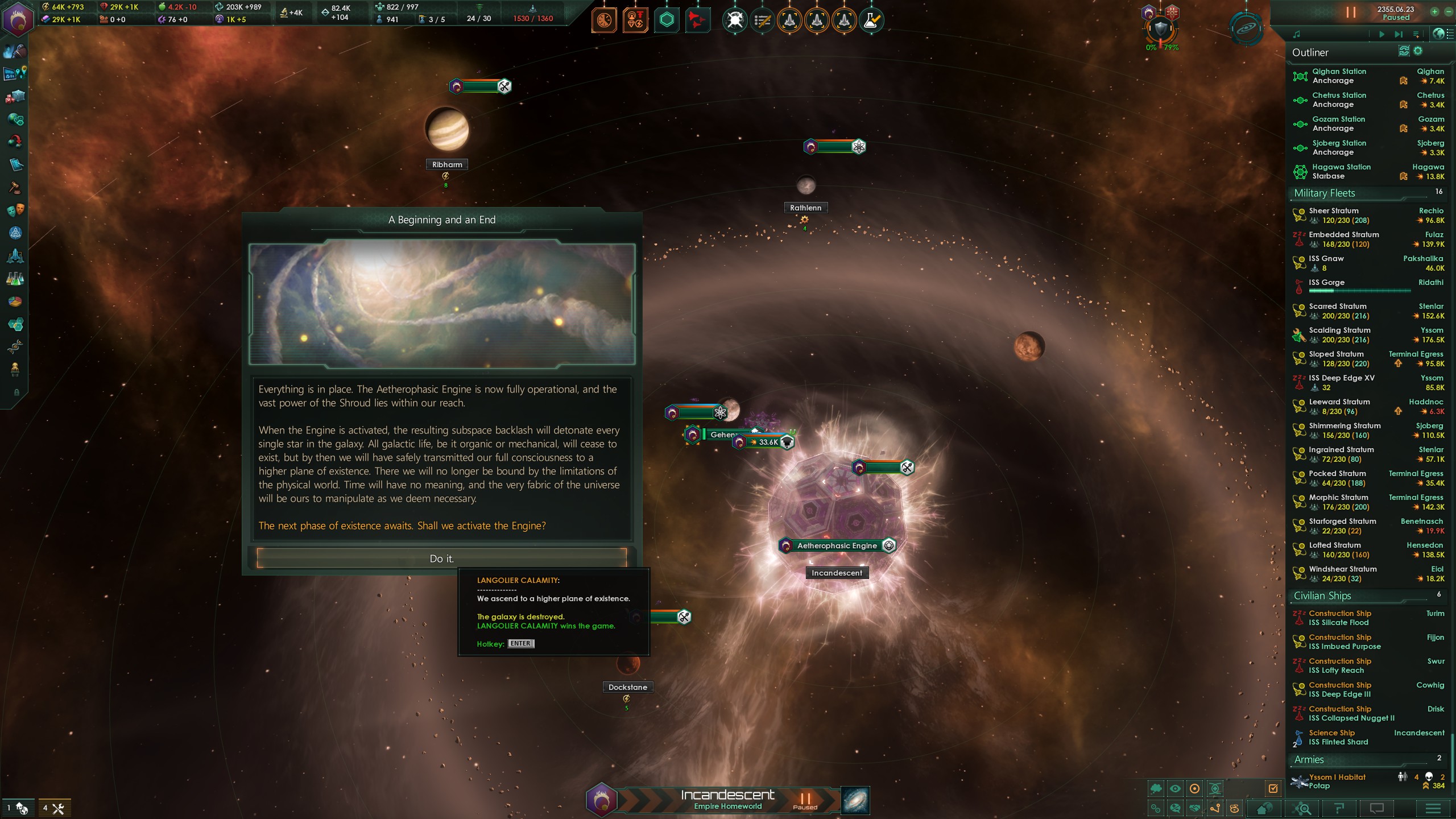Open the main menu hamburger button
The image size is (1456, 819).
tap(1433, 808)
